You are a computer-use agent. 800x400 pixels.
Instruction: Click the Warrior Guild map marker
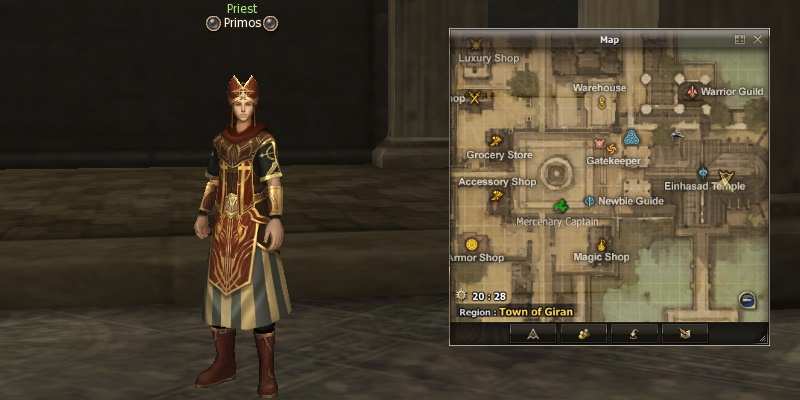click(691, 92)
